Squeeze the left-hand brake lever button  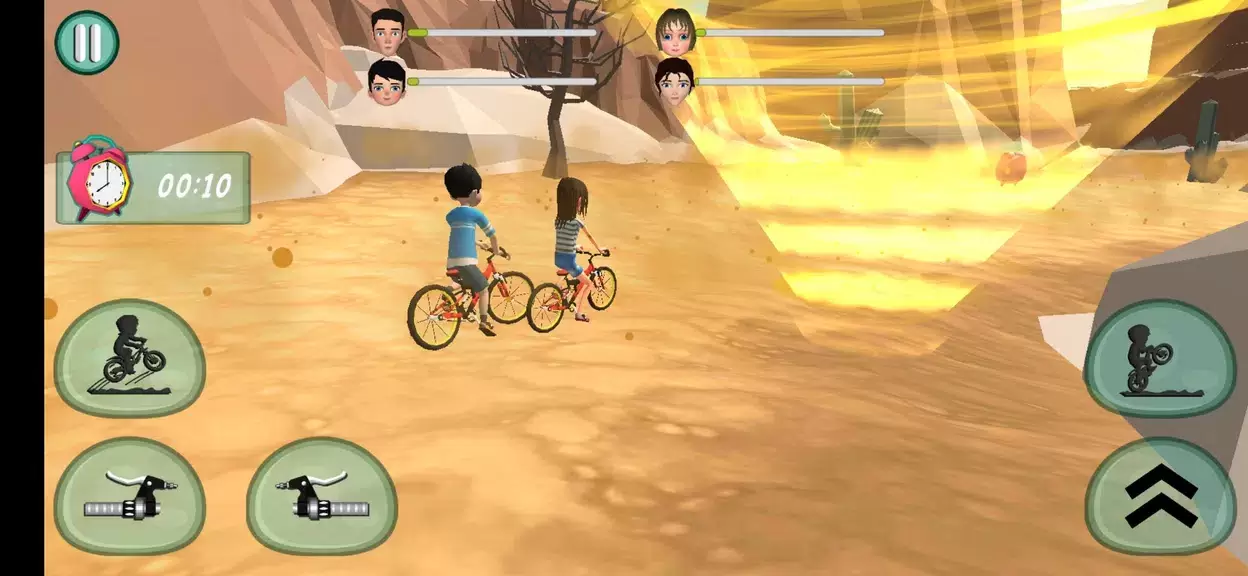pos(130,496)
